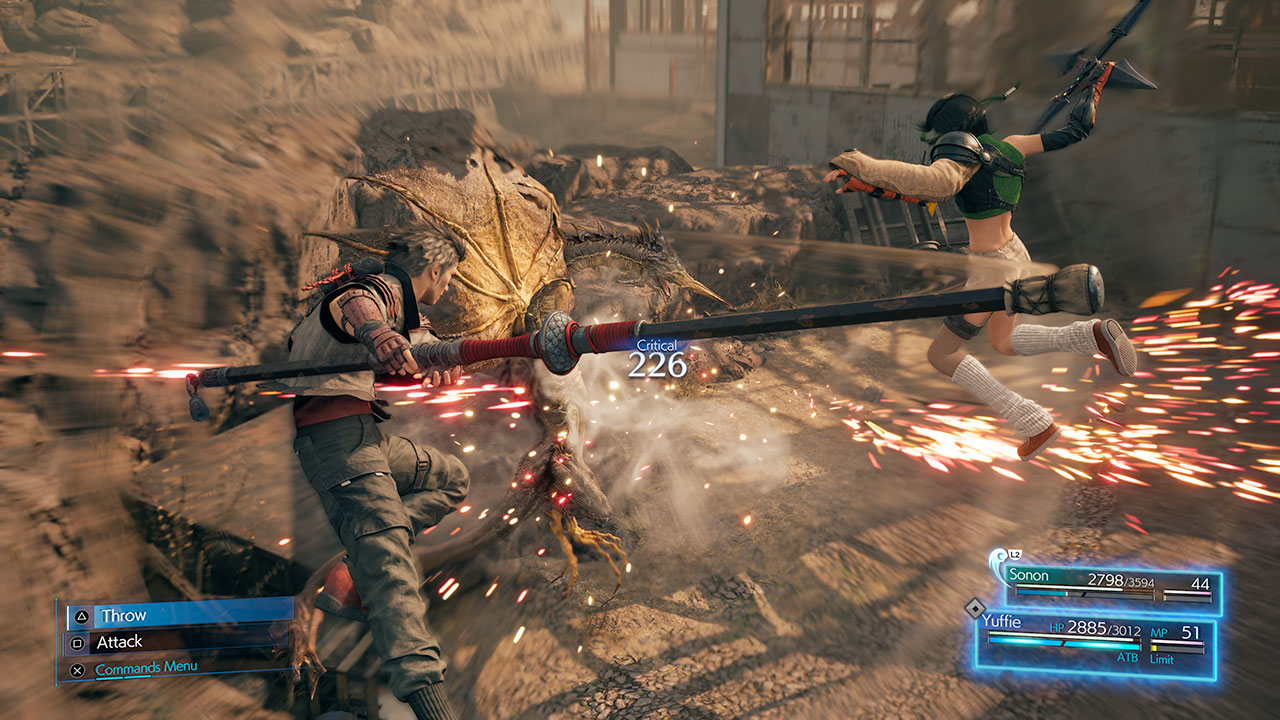Choose the Attack command

178,642
